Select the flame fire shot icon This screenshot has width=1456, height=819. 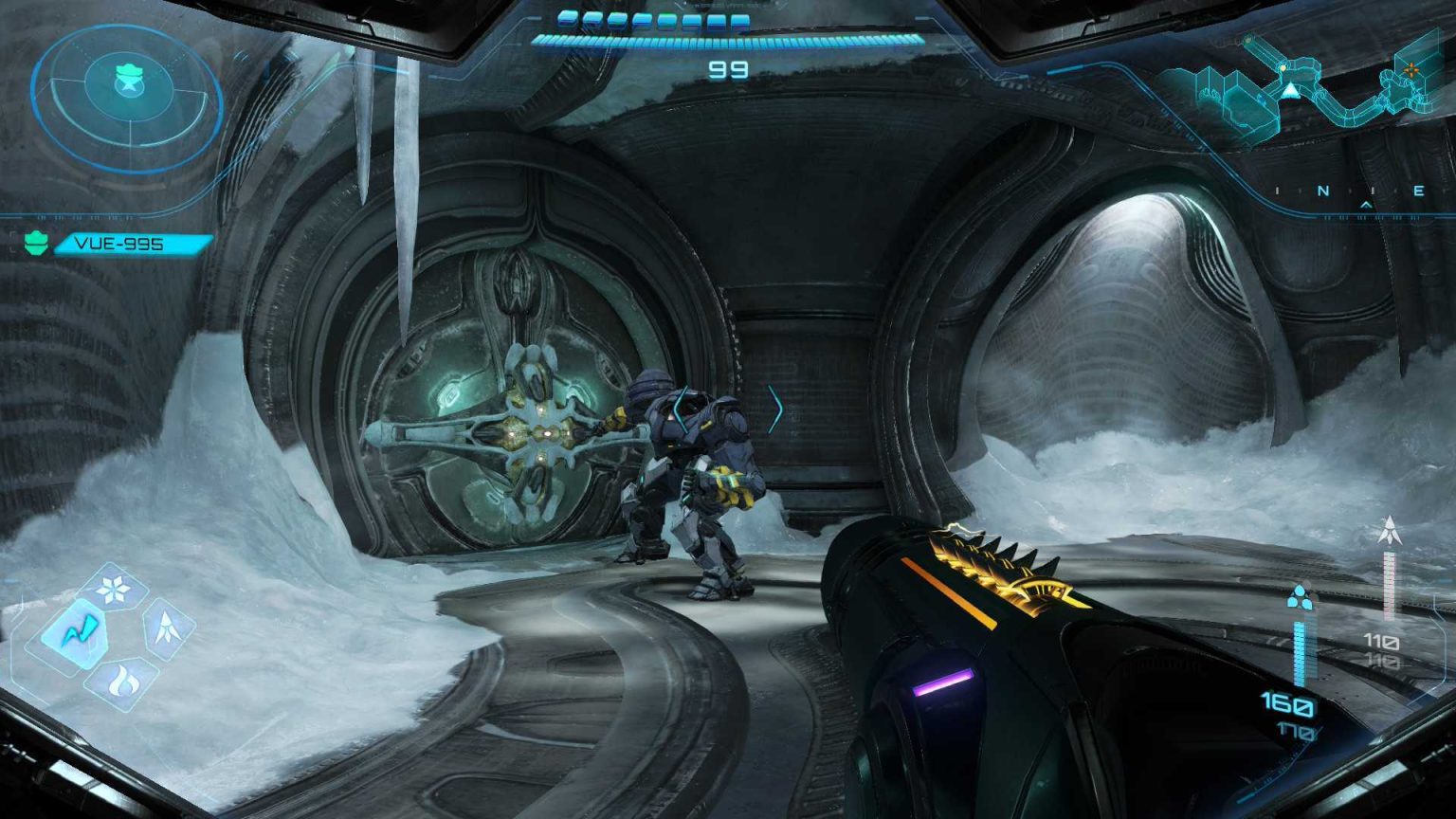click(x=120, y=680)
